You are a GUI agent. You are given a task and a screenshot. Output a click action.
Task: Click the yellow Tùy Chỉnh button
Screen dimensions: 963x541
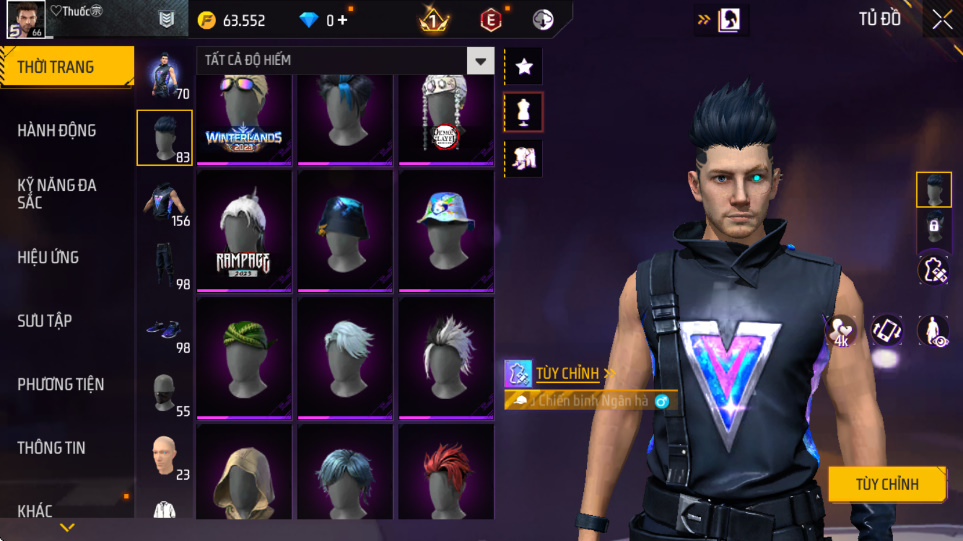click(886, 485)
